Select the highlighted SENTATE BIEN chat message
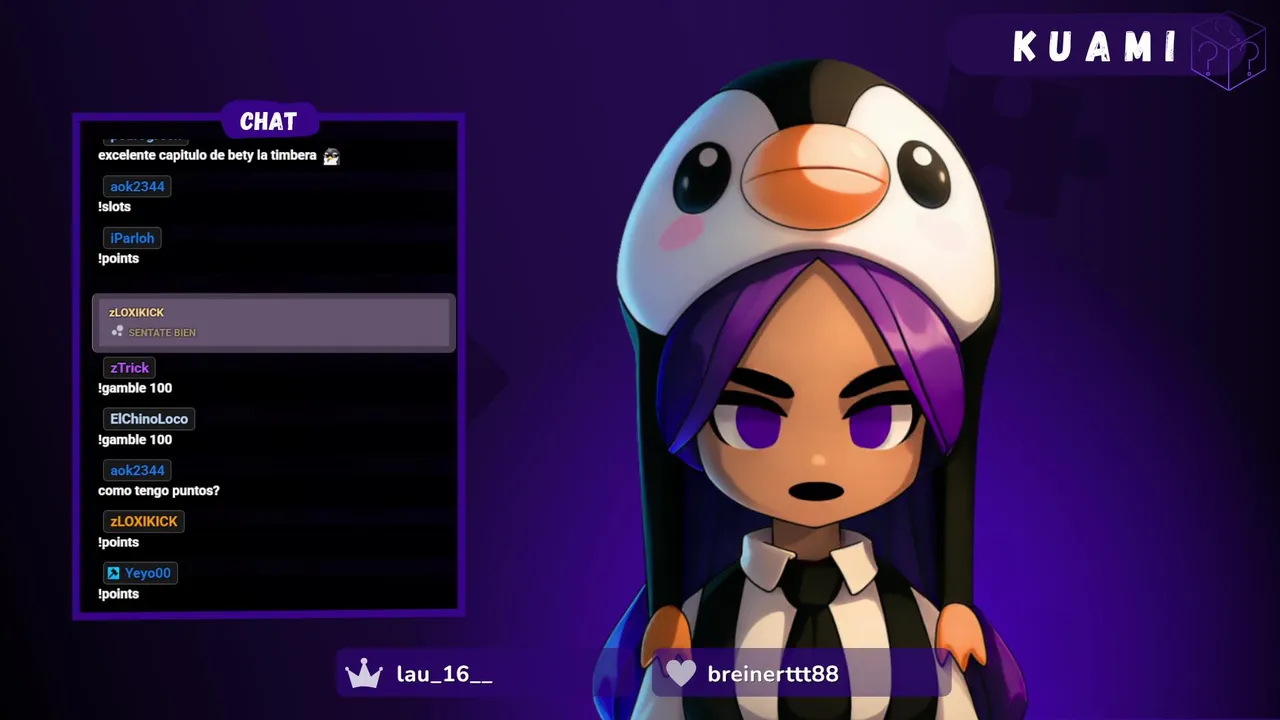Image resolution: width=1280 pixels, height=720 pixels. click(273, 322)
